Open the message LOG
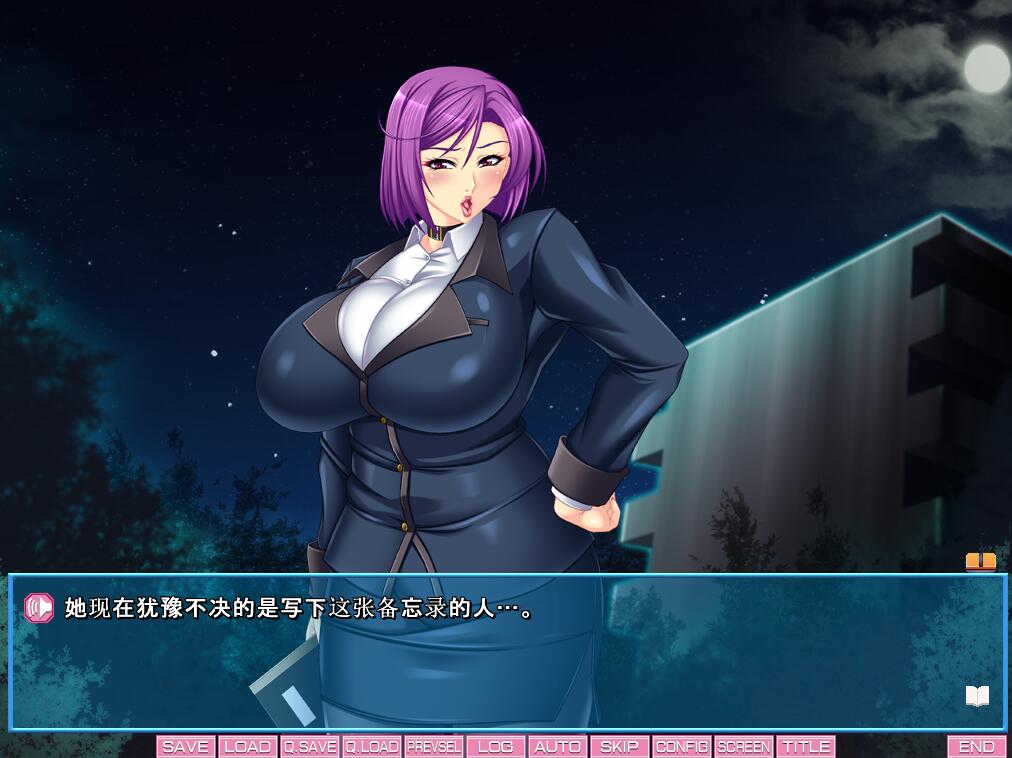The image size is (1012, 758). [x=496, y=747]
